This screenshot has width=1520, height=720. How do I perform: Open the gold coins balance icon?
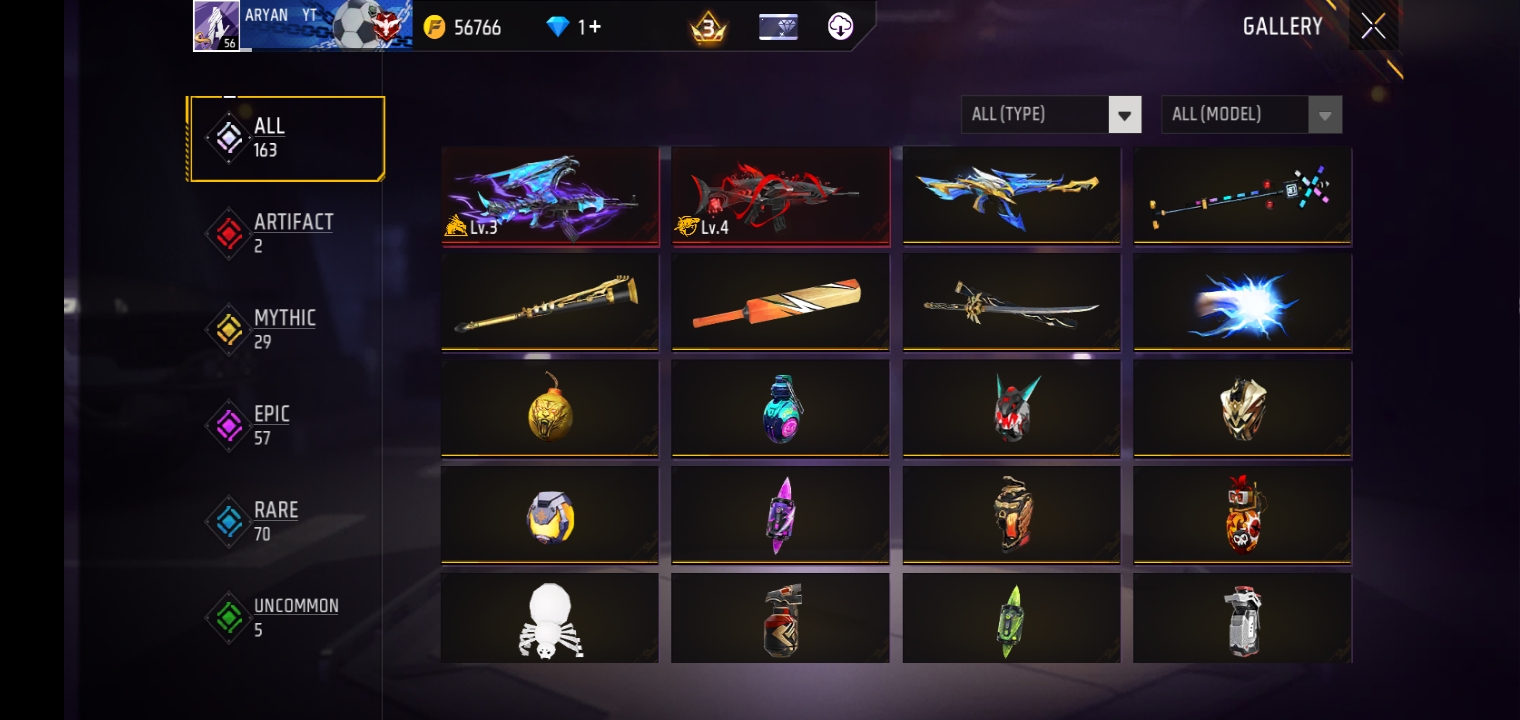pyautogui.click(x=434, y=27)
